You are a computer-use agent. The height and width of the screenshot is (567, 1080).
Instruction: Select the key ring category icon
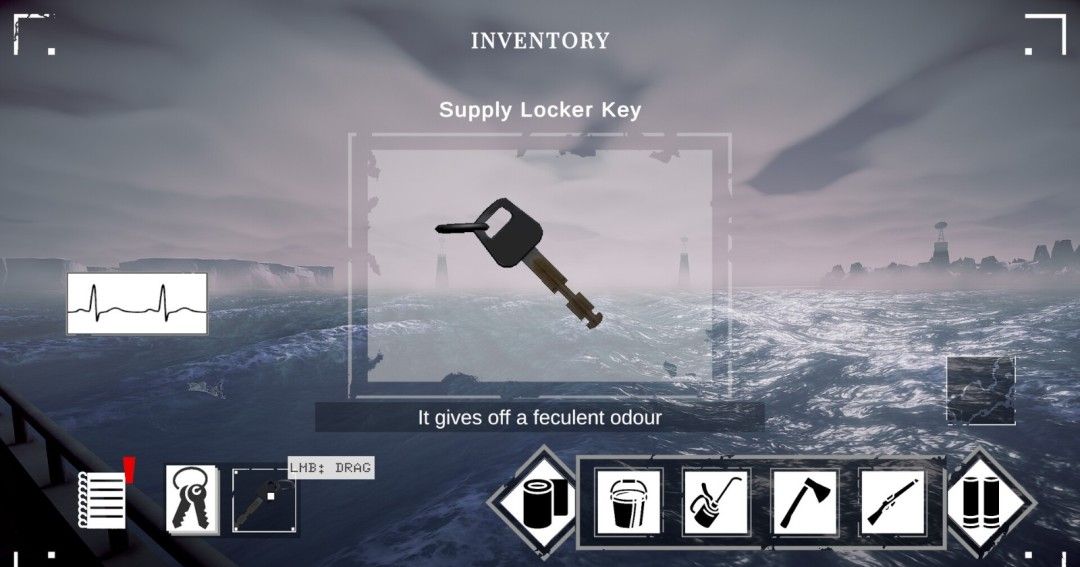(x=193, y=497)
